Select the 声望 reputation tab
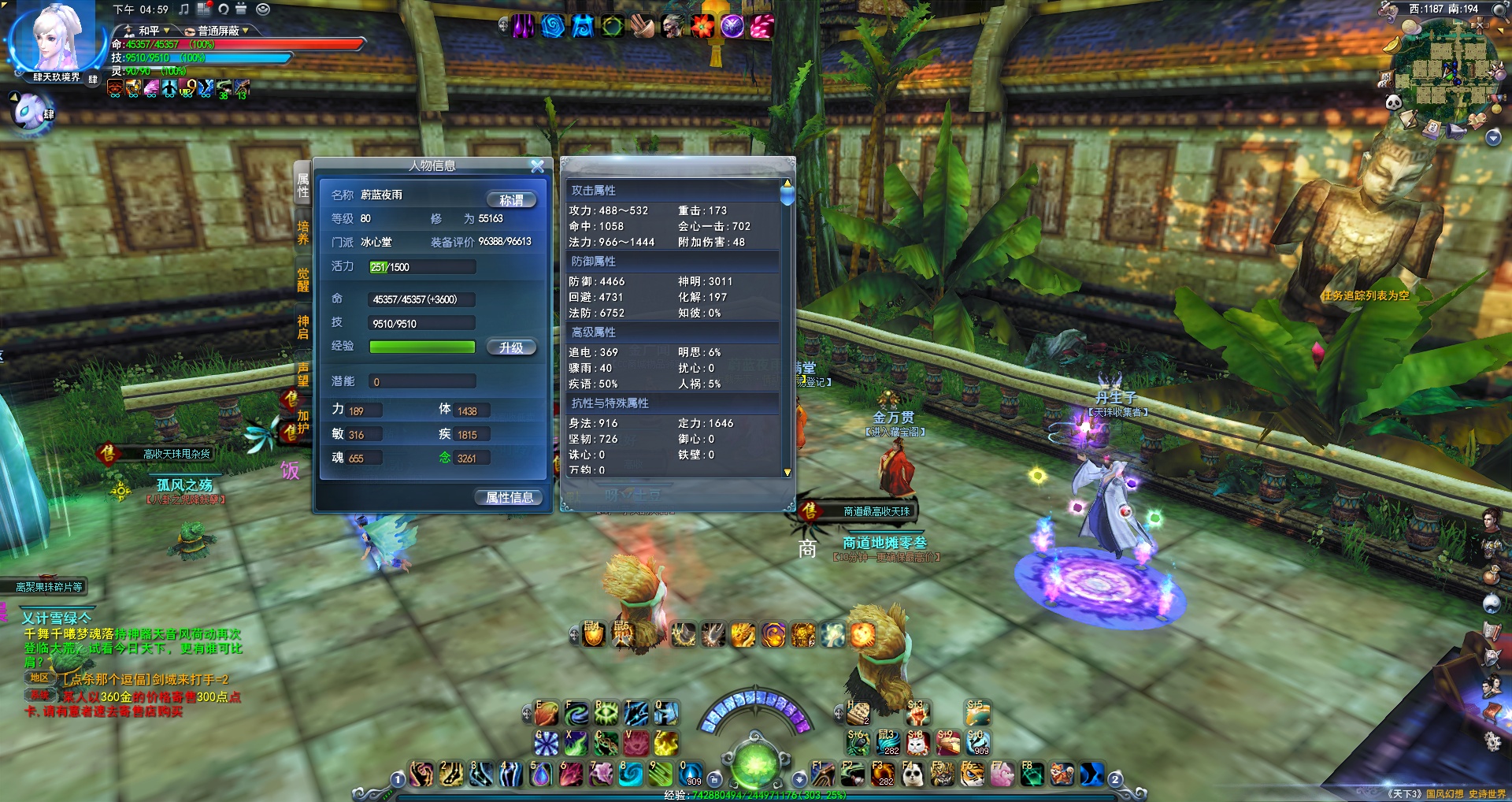 tap(303, 374)
